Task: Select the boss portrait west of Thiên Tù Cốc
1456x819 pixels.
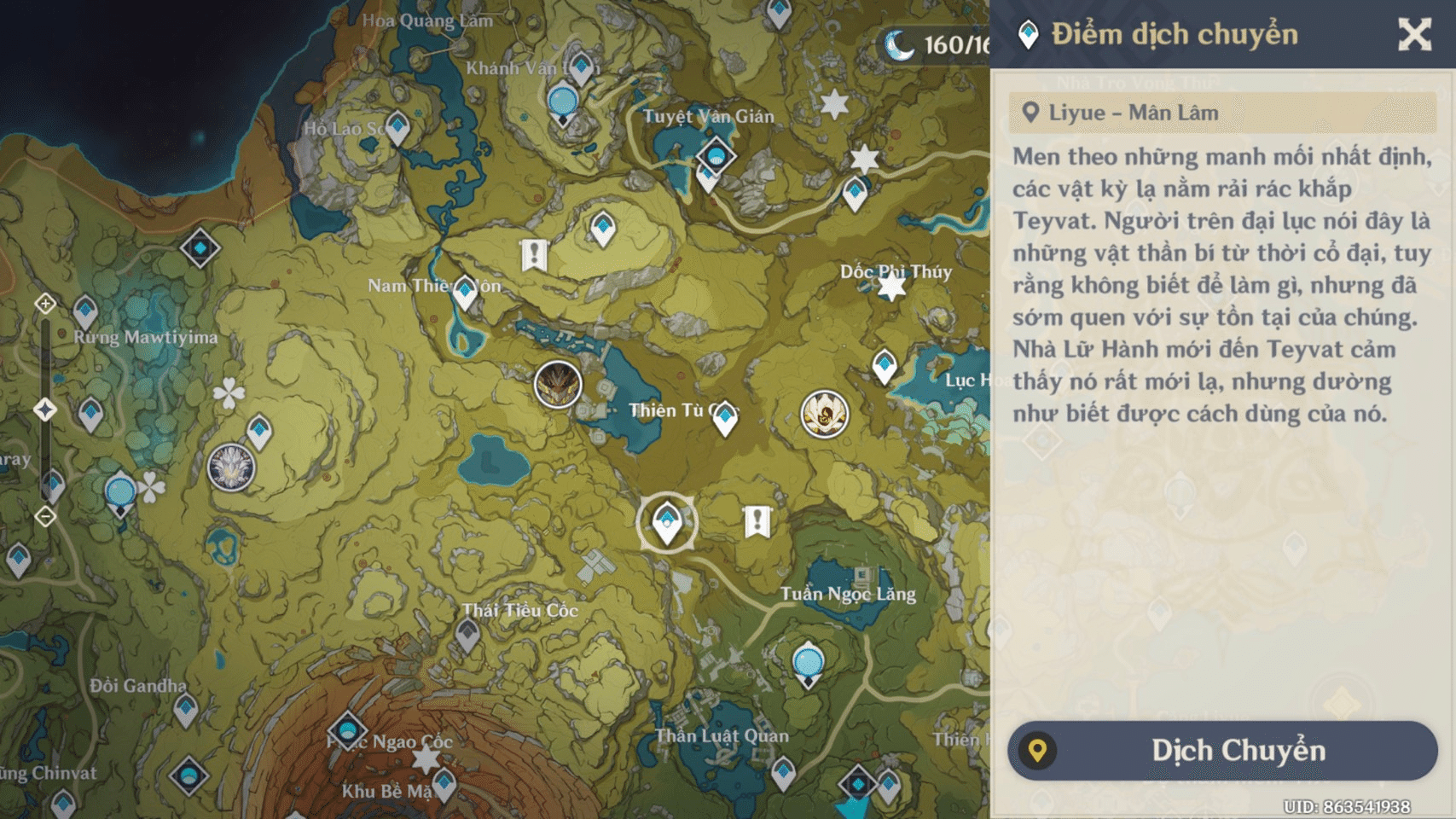Action: pos(558,384)
